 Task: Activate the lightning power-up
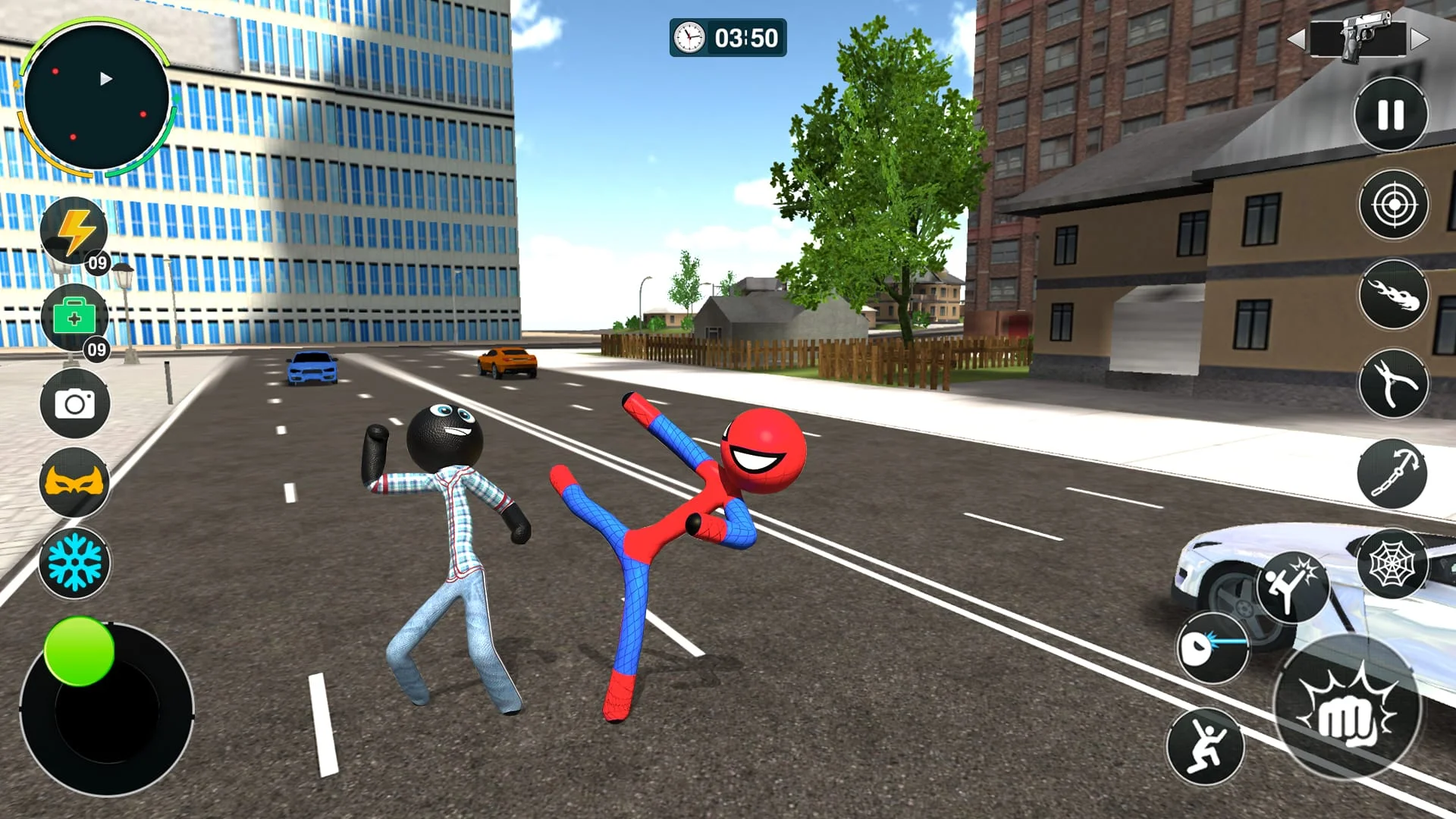(74, 229)
